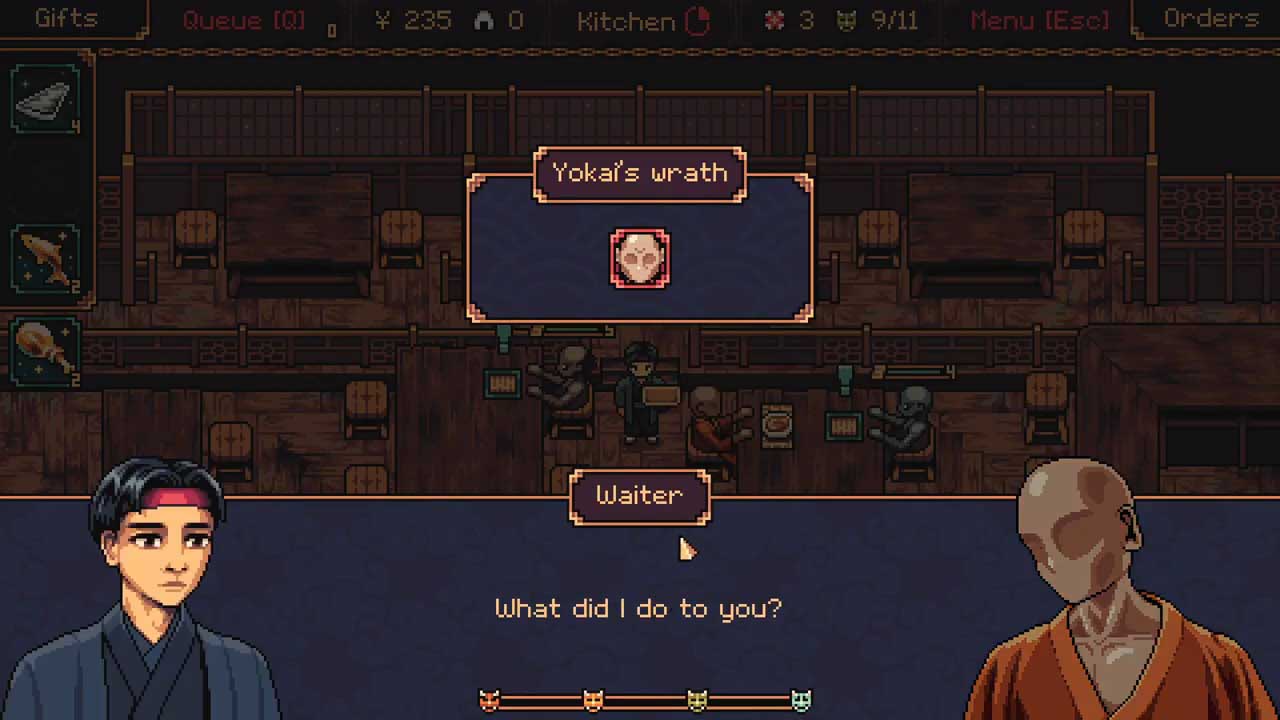Advance the Waiter's dialogue text
Screen dimensions: 1280x720
coord(638,608)
